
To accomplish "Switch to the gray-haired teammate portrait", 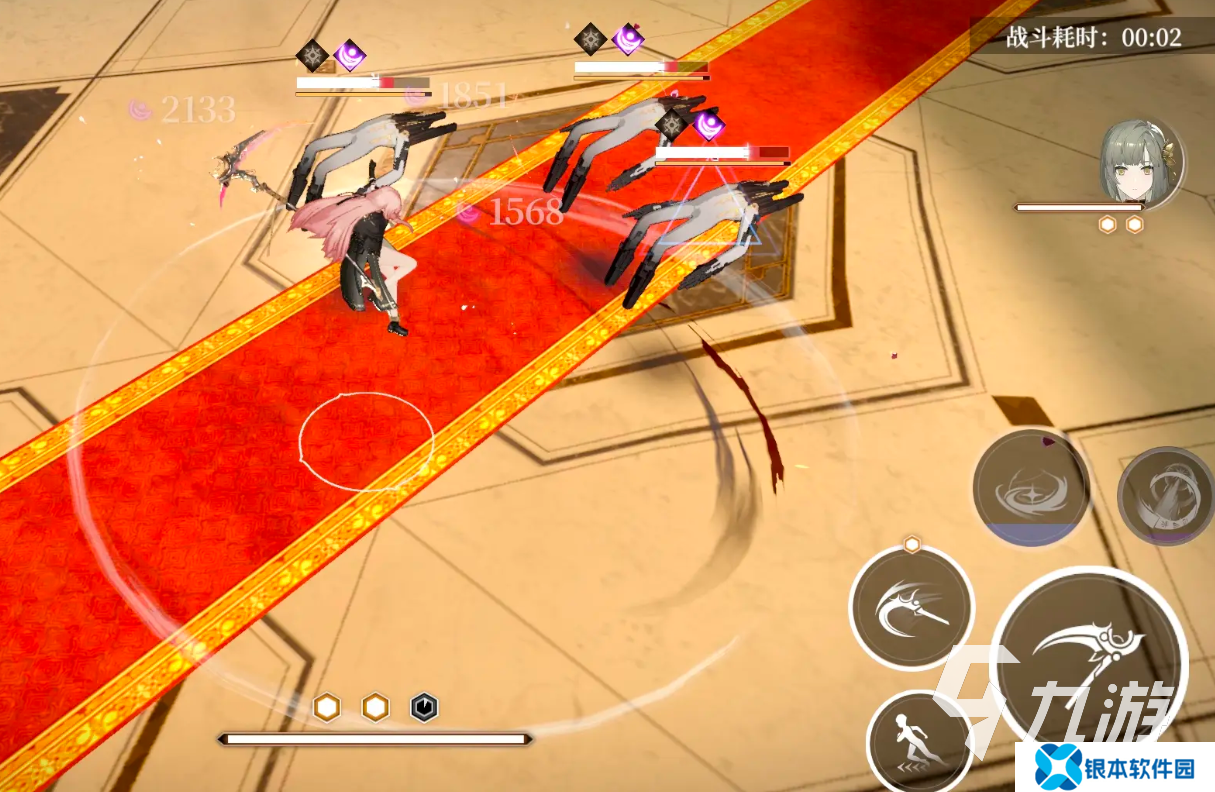I will [1141, 164].
